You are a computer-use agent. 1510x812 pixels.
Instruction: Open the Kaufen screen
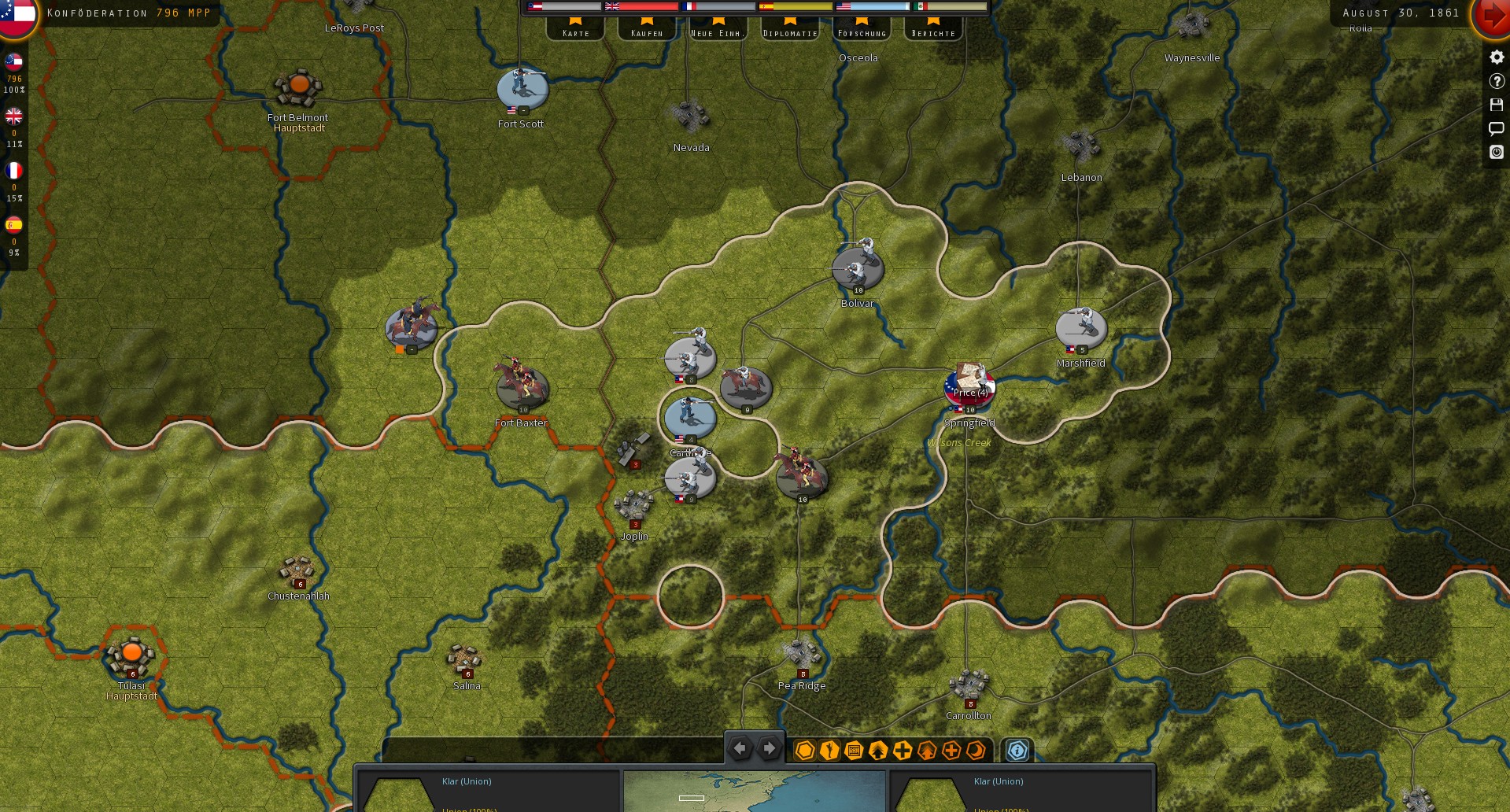coord(646,31)
